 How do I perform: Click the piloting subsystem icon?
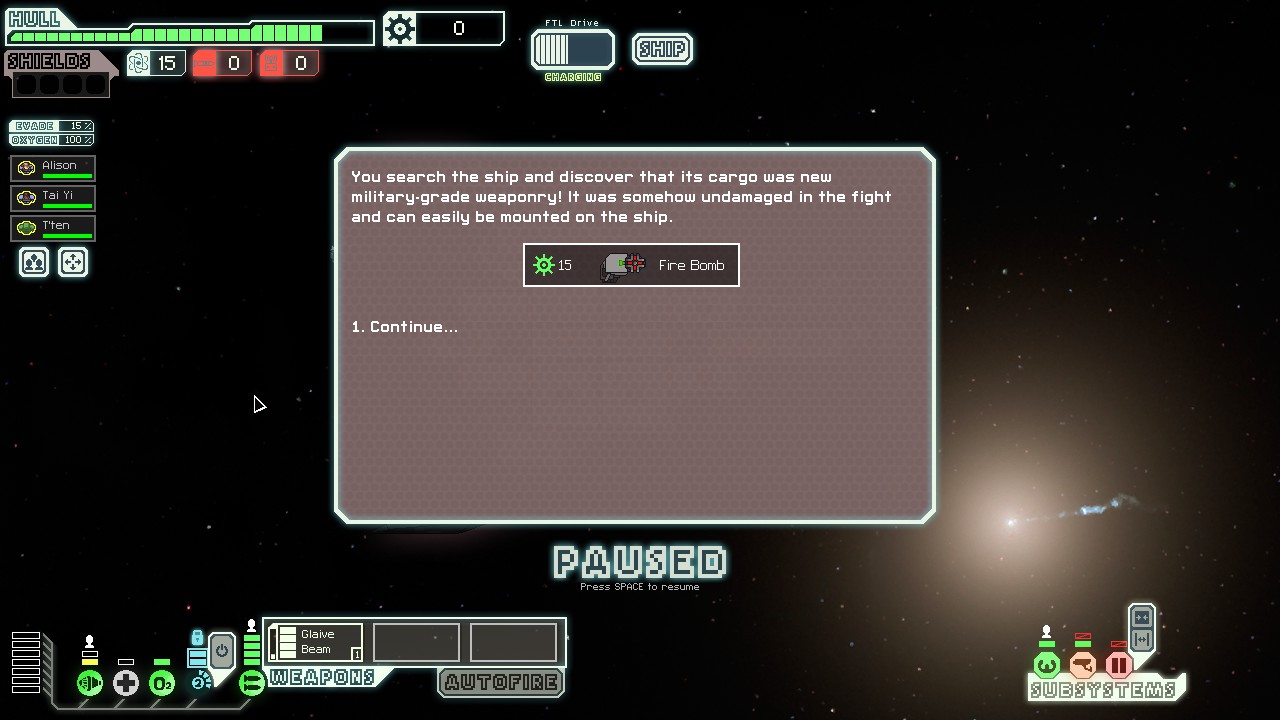point(1047,665)
